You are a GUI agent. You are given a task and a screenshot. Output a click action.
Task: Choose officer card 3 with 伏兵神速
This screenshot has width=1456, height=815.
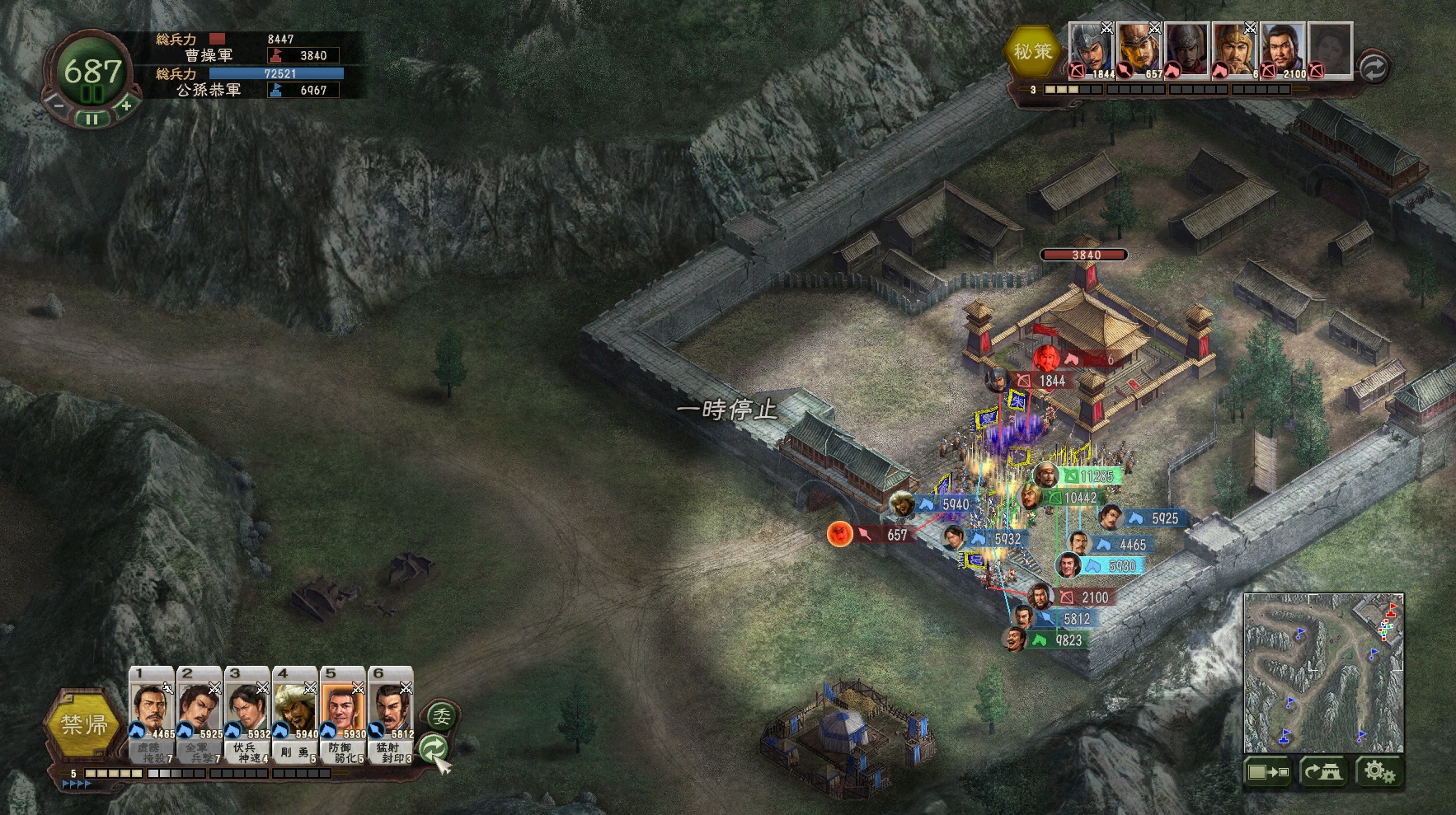coord(247,714)
